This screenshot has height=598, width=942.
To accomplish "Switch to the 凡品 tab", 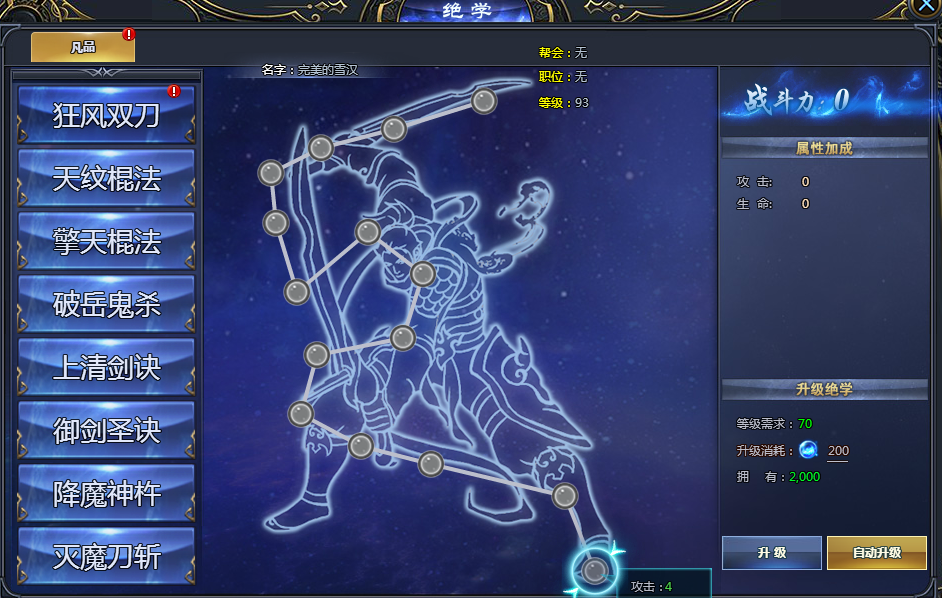I will [x=83, y=47].
